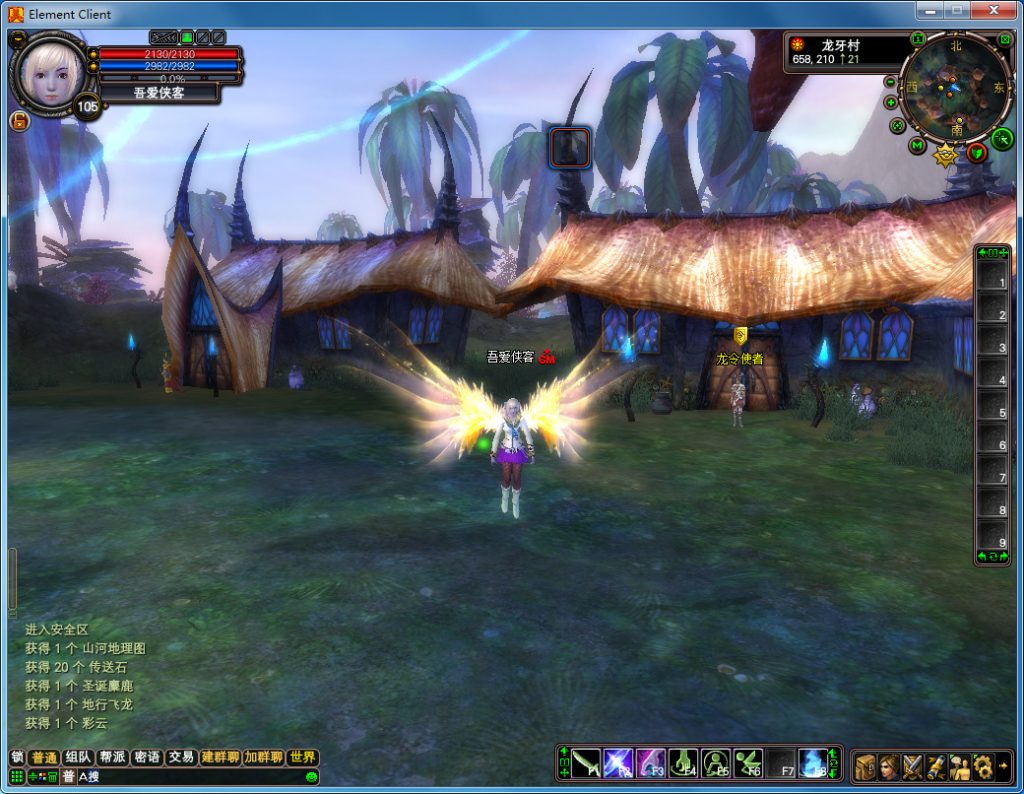Open the world map with the M button
Screen dimensions: 1024x794
point(917,146)
